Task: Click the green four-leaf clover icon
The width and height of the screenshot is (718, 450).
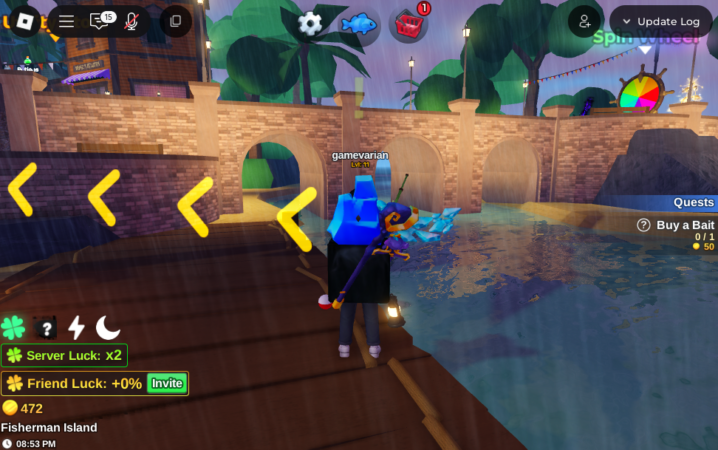Action: (13, 327)
